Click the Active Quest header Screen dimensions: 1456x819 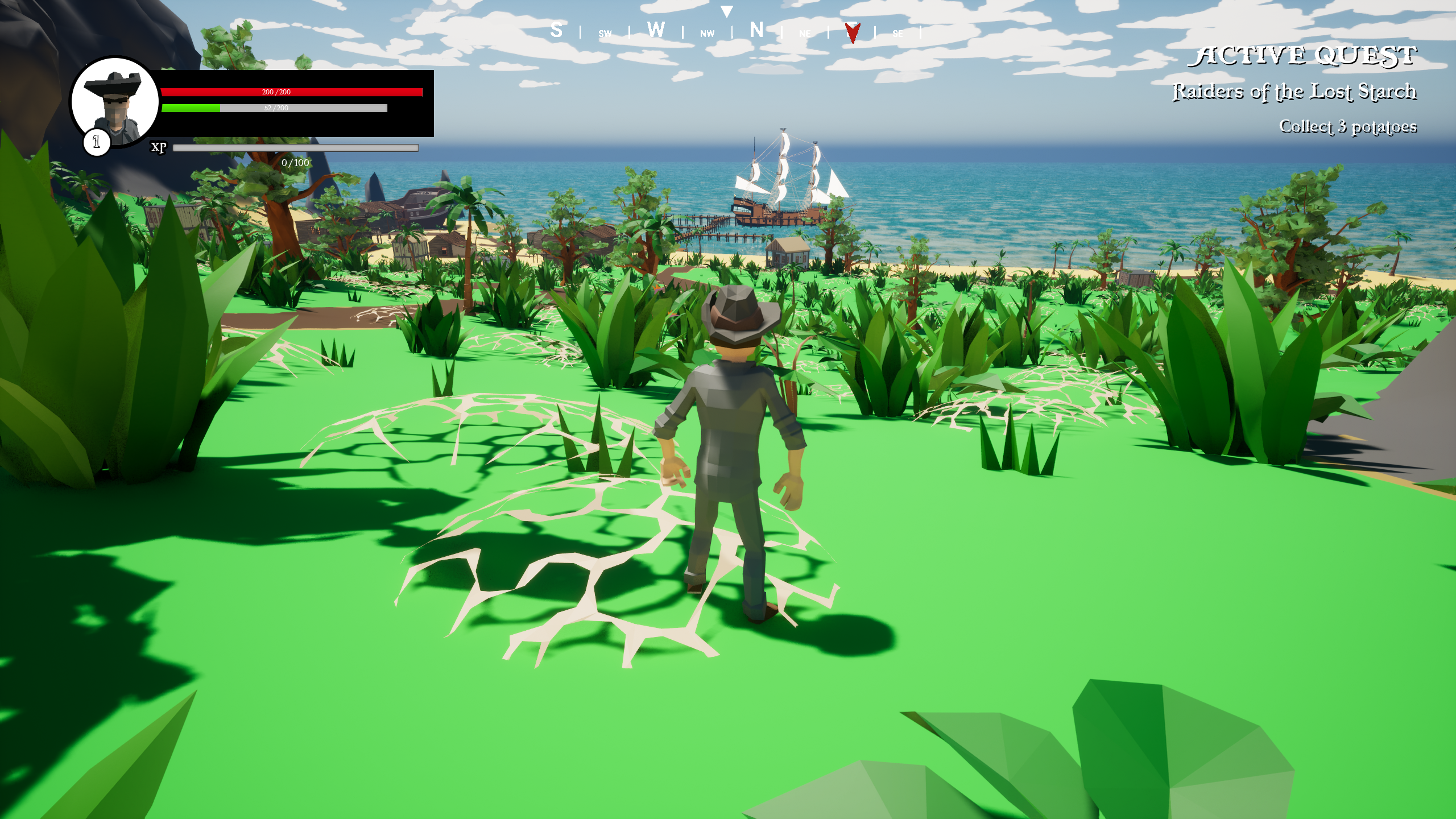click(x=1302, y=56)
